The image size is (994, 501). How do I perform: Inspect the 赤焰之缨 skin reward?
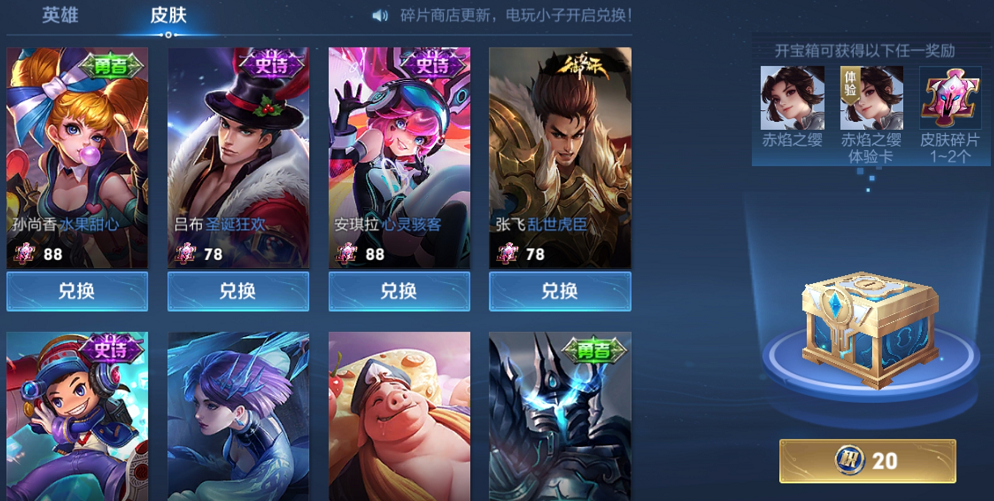click(792, 97)
